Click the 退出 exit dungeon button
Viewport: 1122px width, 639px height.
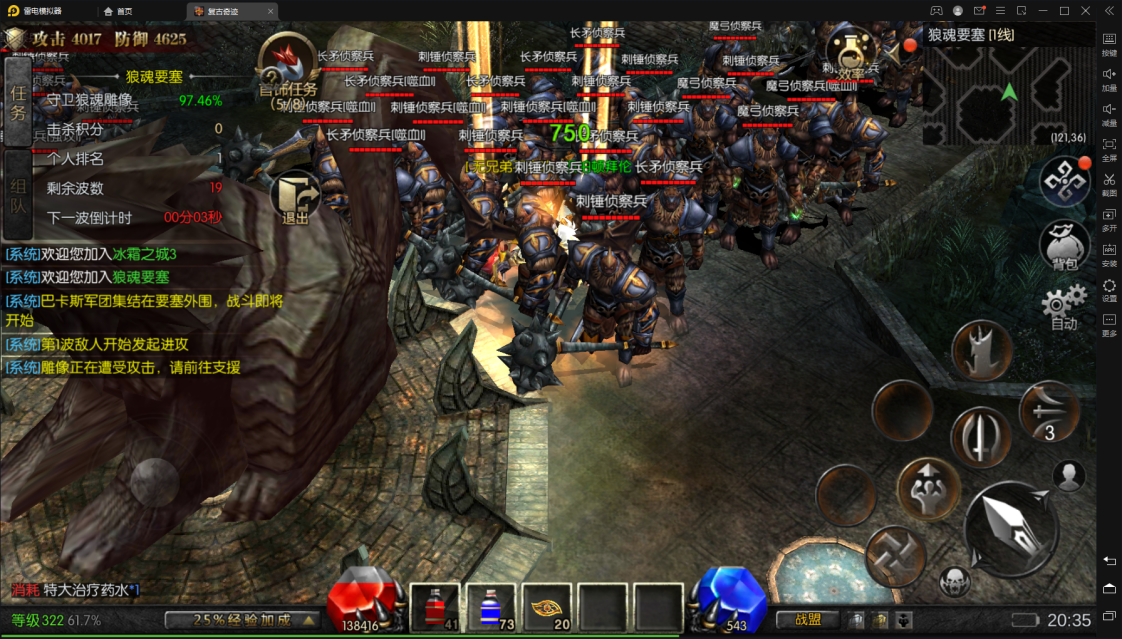coord(296,197)
